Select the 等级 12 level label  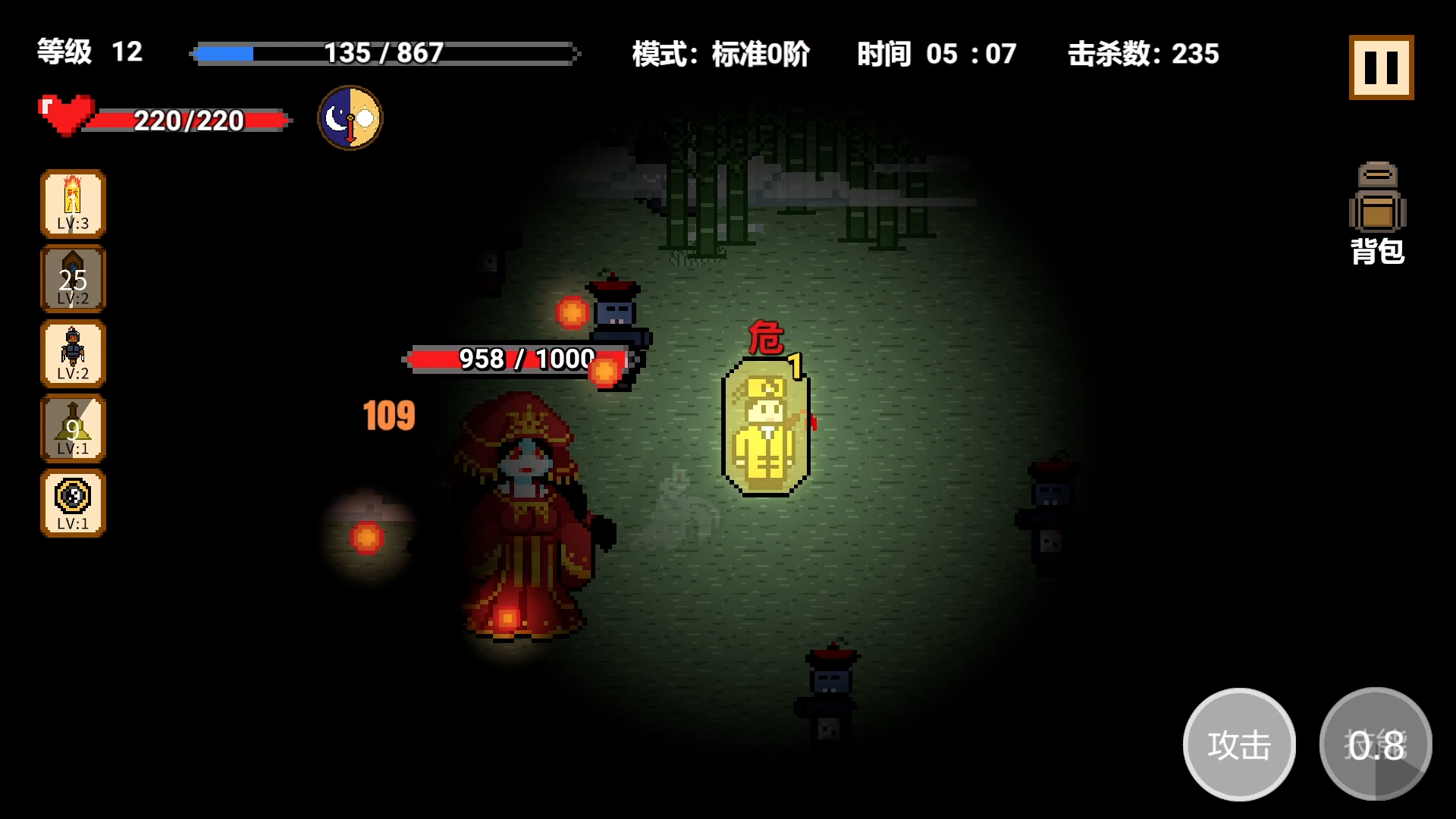86,52
